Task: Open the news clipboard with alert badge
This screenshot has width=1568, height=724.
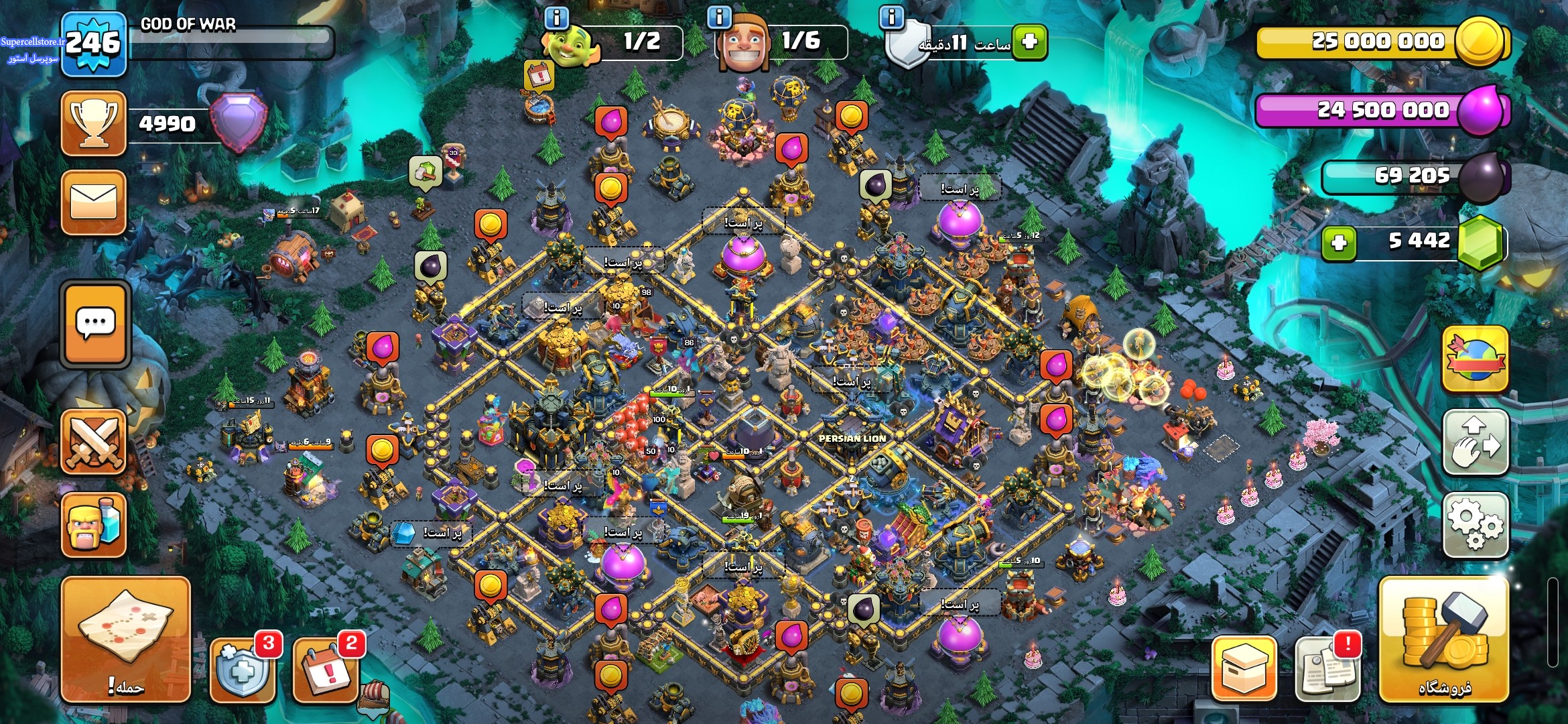Action: (x=1327, y=669)
